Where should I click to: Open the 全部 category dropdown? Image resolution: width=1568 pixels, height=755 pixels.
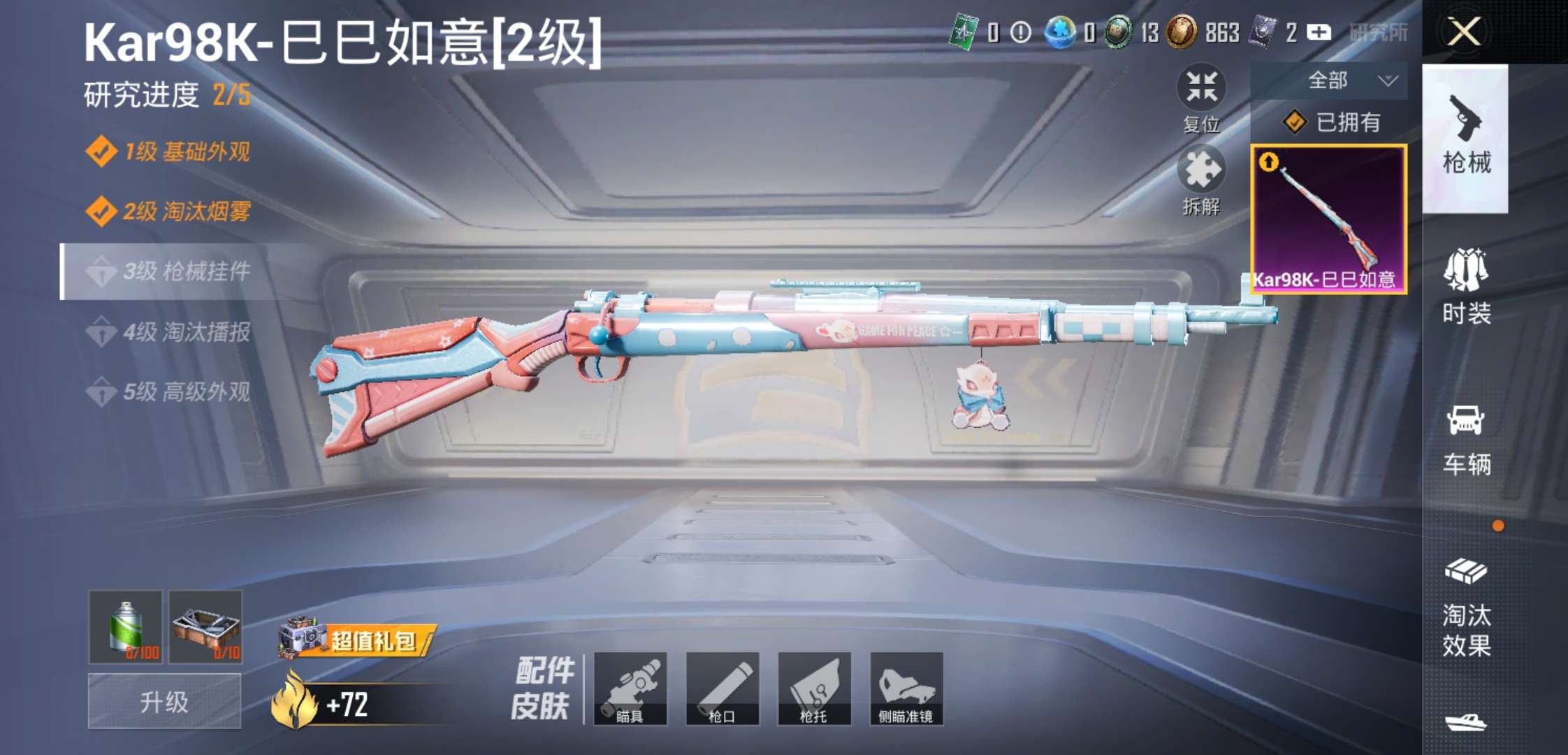pos(1328,80)
